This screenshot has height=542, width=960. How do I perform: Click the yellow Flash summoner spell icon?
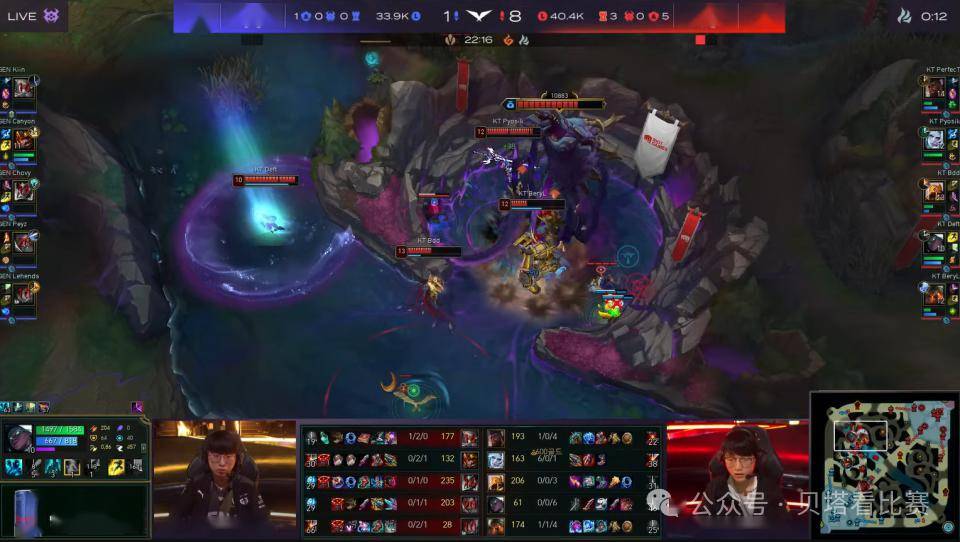tap(116, 467)
